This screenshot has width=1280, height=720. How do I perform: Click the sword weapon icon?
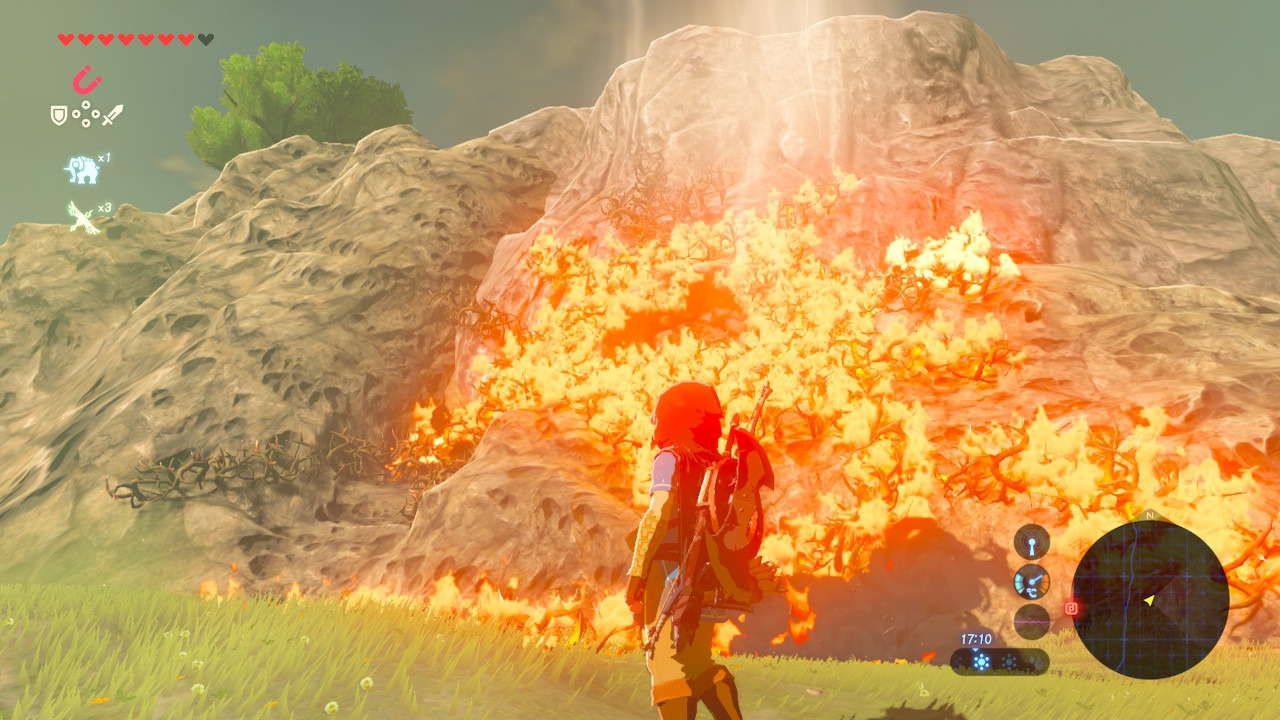pyautogui.click(x=112, y=115)
